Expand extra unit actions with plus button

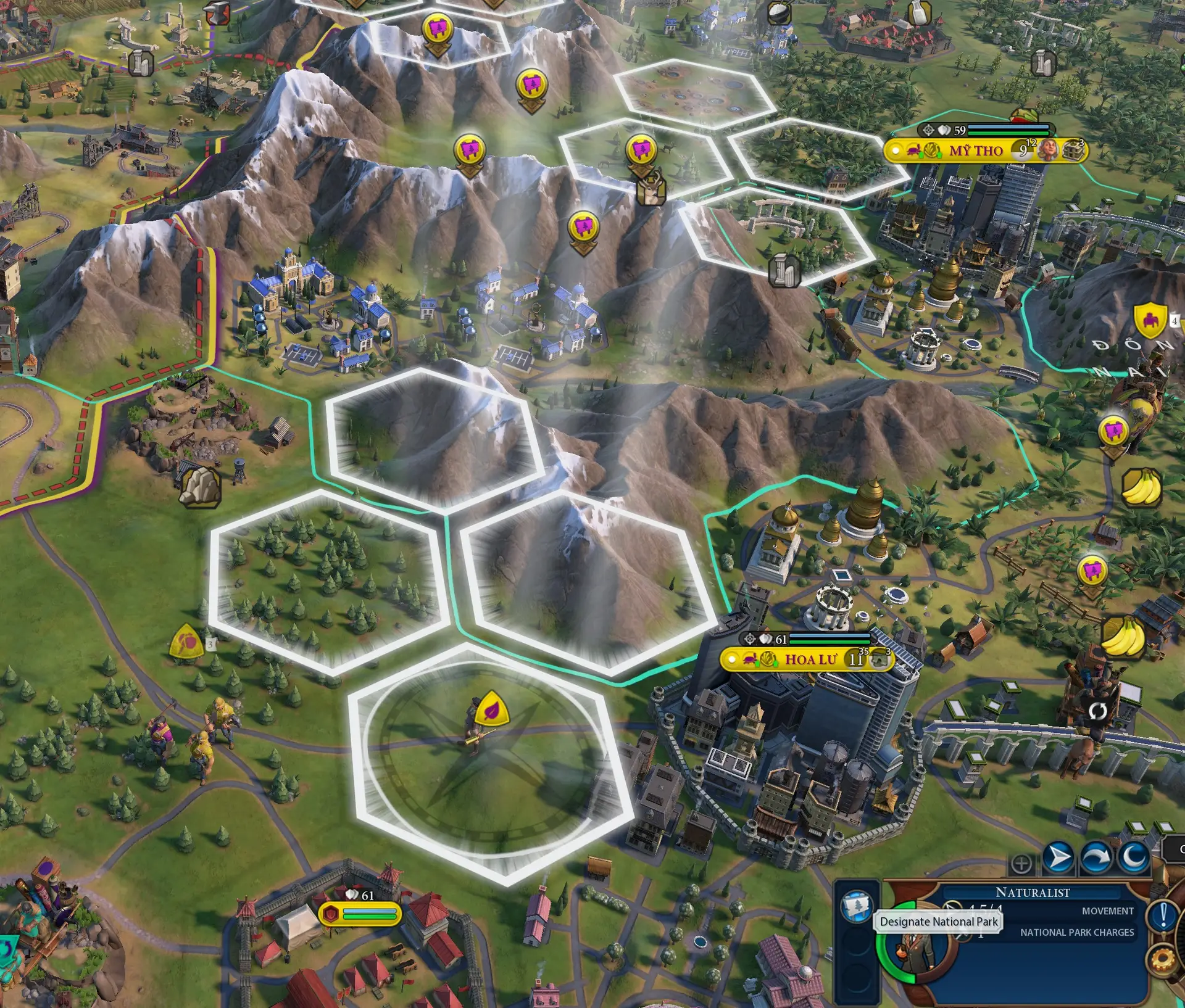1022,862
